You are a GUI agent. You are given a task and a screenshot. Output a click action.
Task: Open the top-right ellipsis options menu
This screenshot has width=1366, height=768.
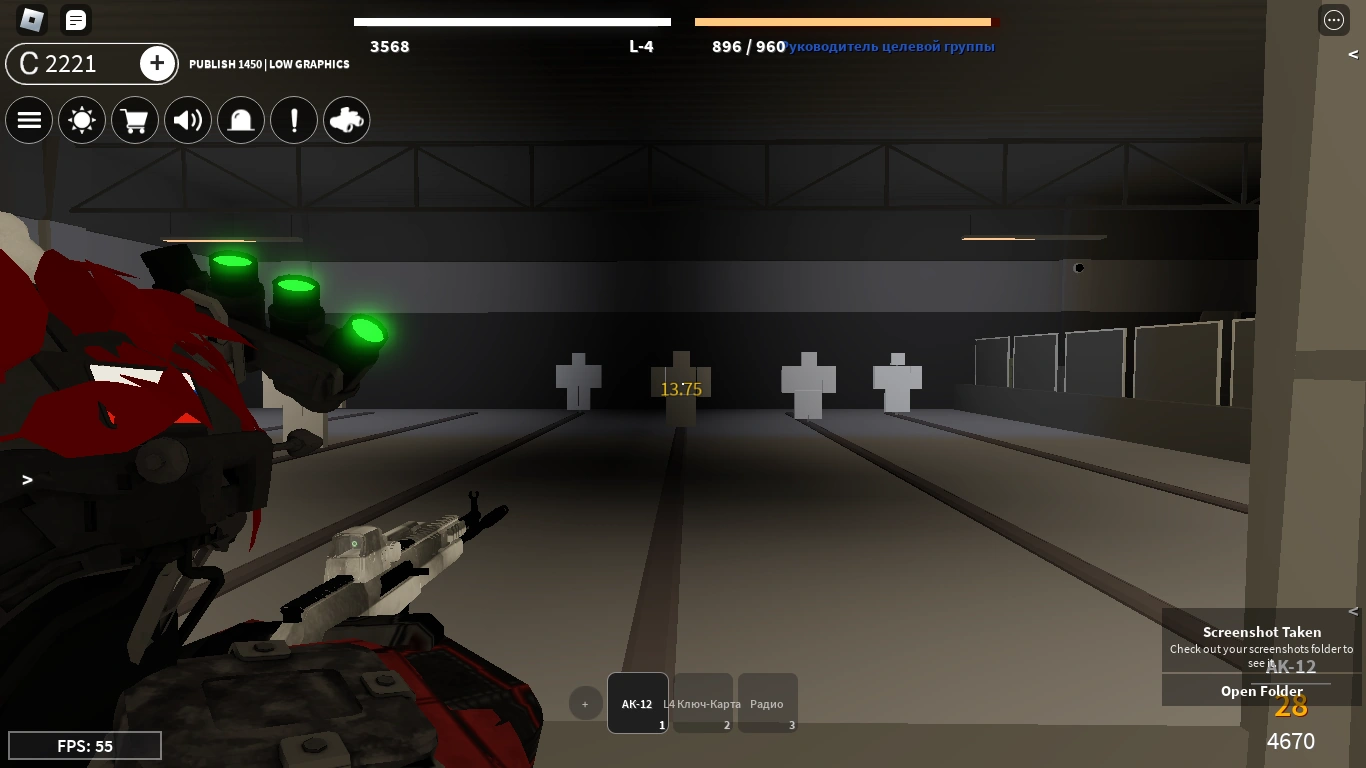(x=1334, y=20)
